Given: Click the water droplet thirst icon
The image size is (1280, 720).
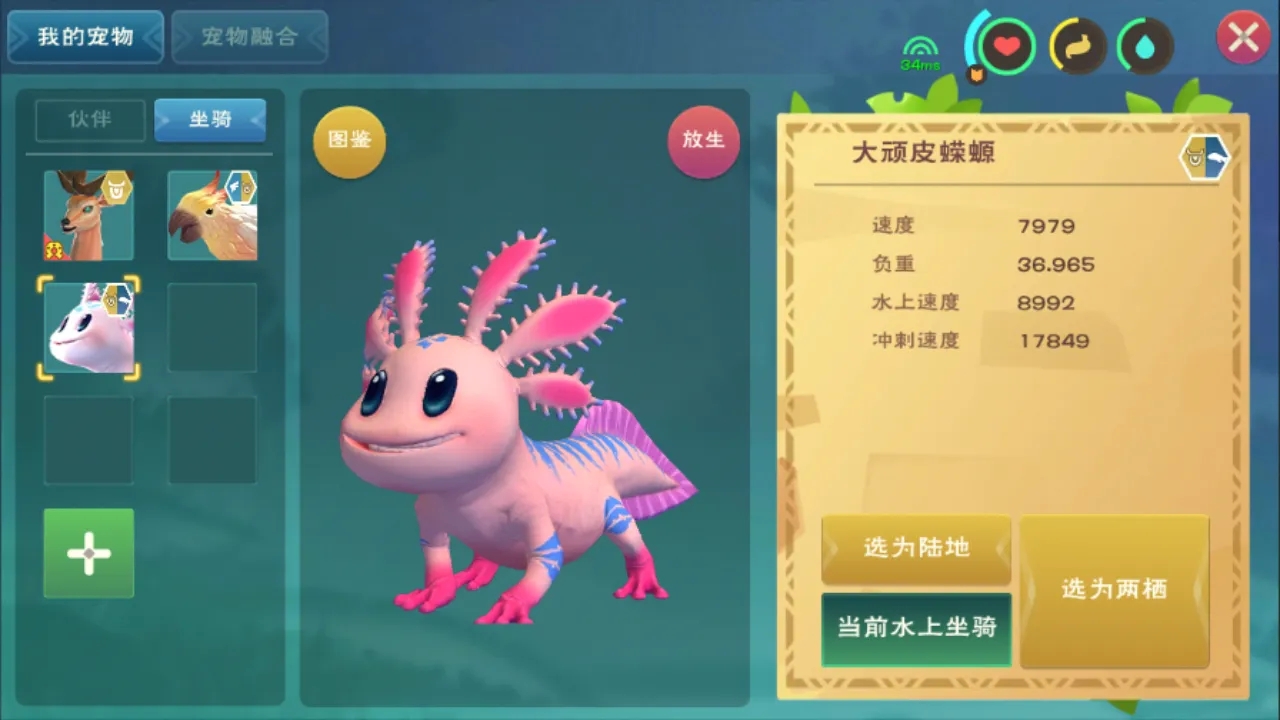Looking at the screenshot, I should tap(1146, 48).
